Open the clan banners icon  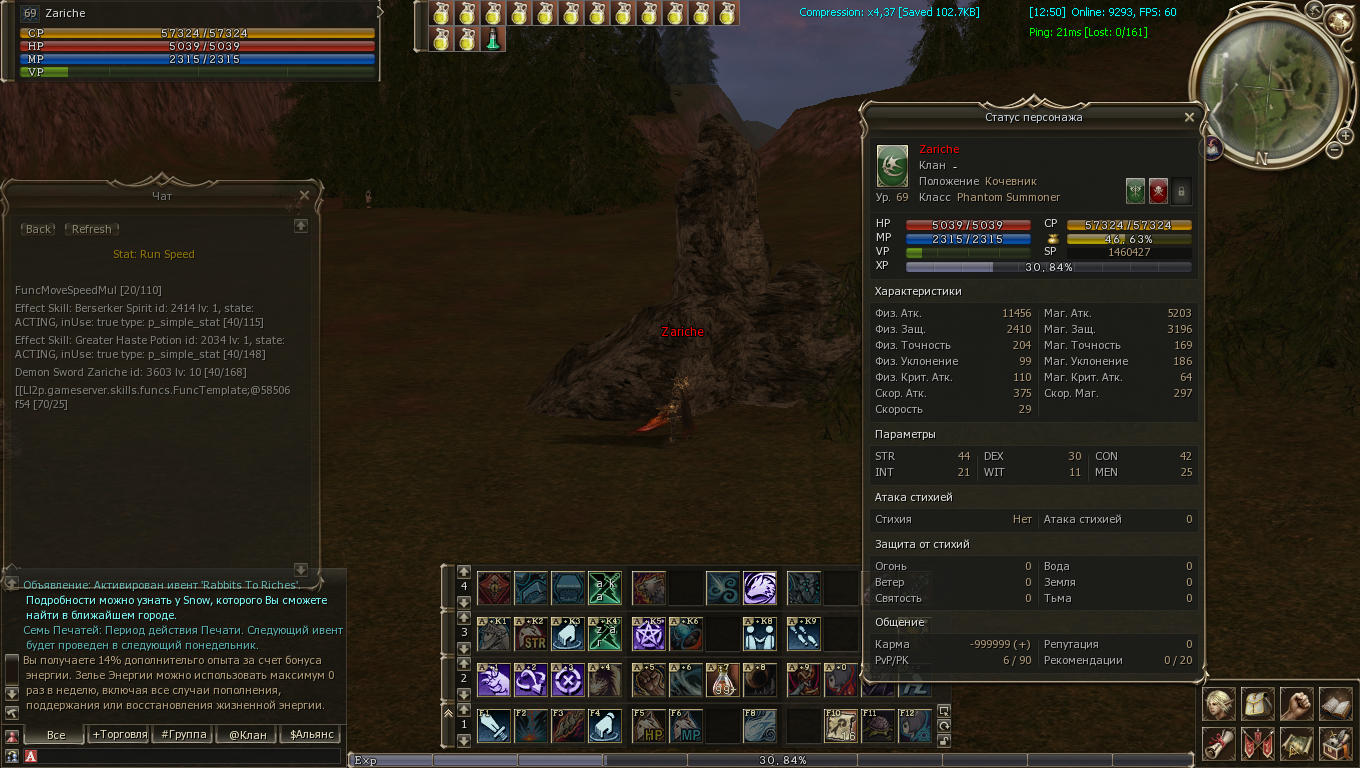(x=1258, y=743)
